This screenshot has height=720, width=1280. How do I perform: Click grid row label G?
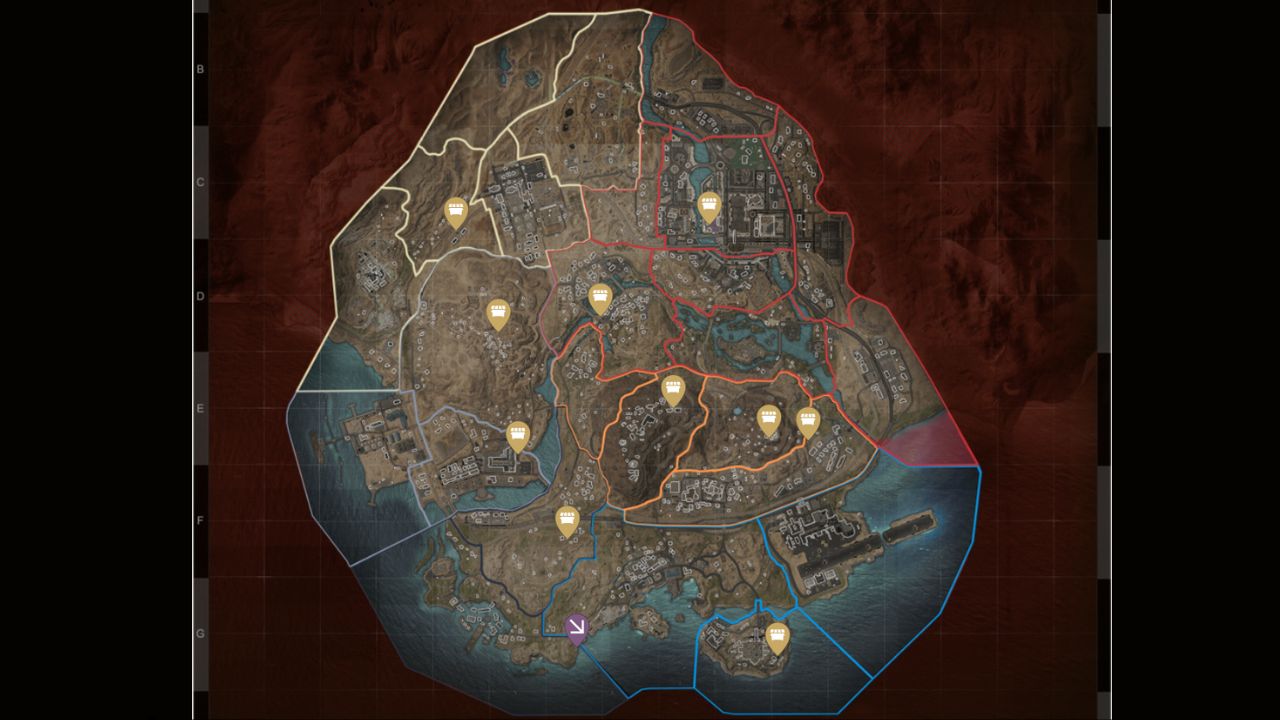pyautogui.click(x=198, y=631)
